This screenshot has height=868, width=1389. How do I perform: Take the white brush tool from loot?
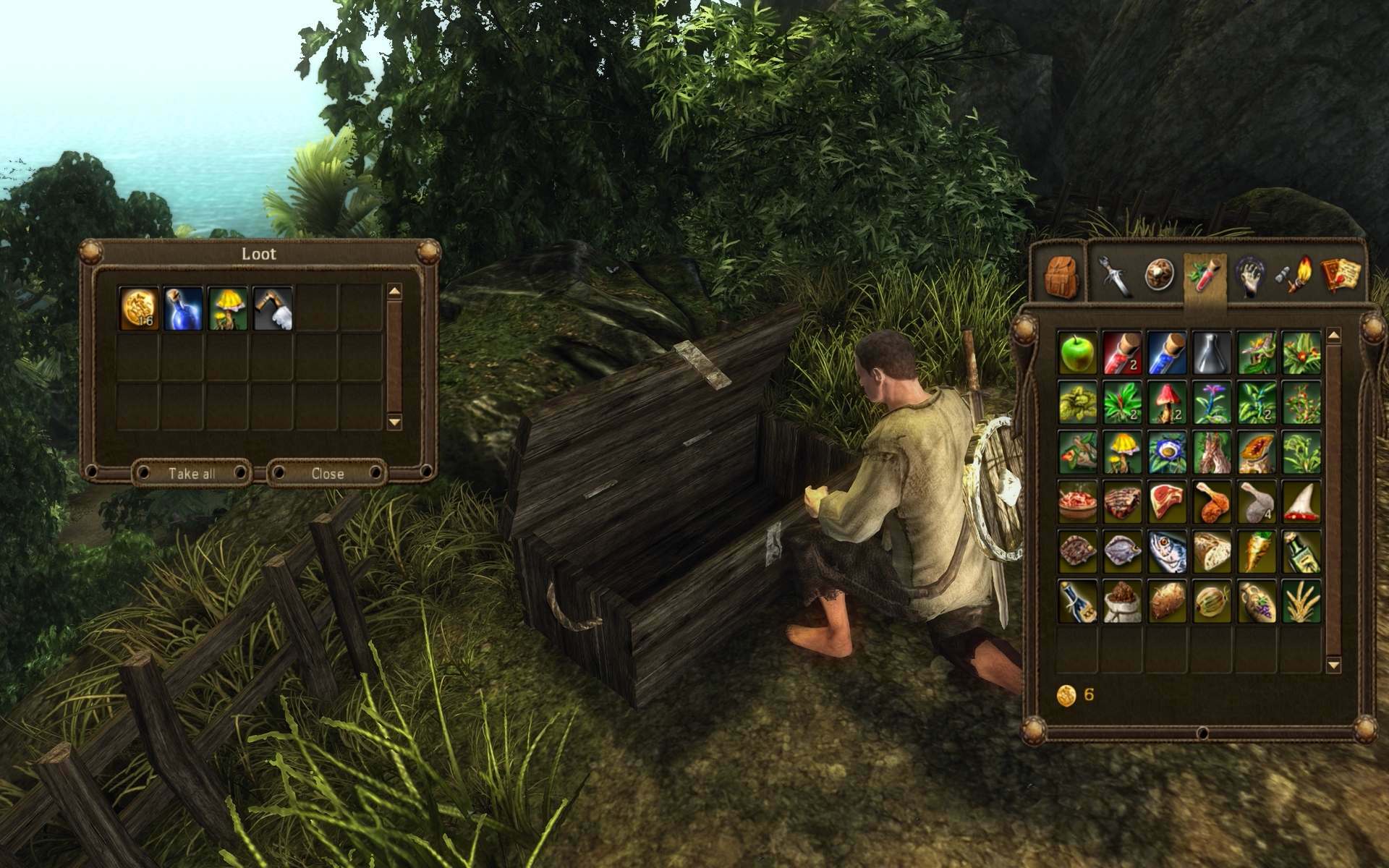click(x=273, y=307)
